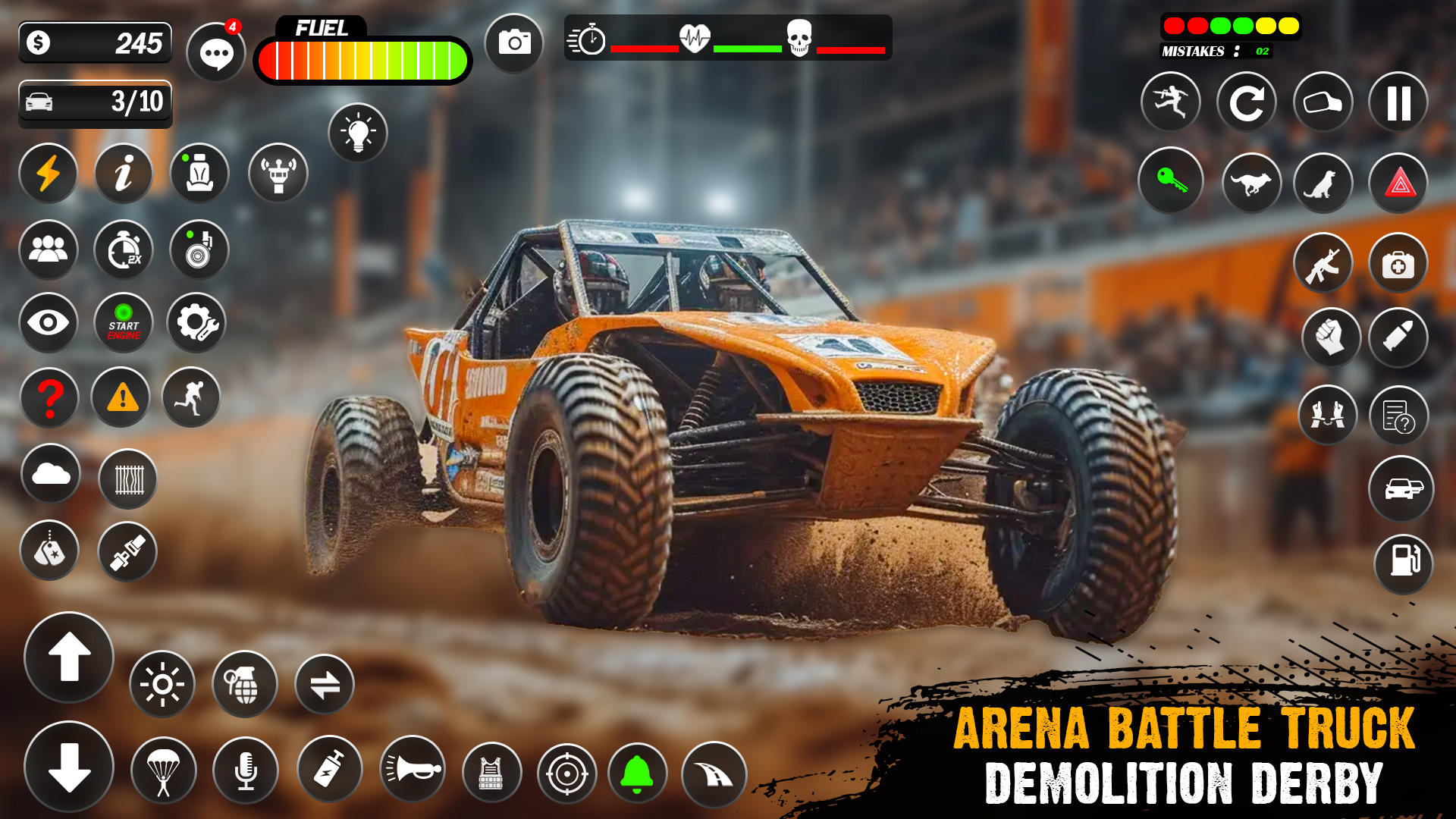Tap the up arrow accelerate control
The width and height of the screenshot is (1456, 819).
point(70,658)
